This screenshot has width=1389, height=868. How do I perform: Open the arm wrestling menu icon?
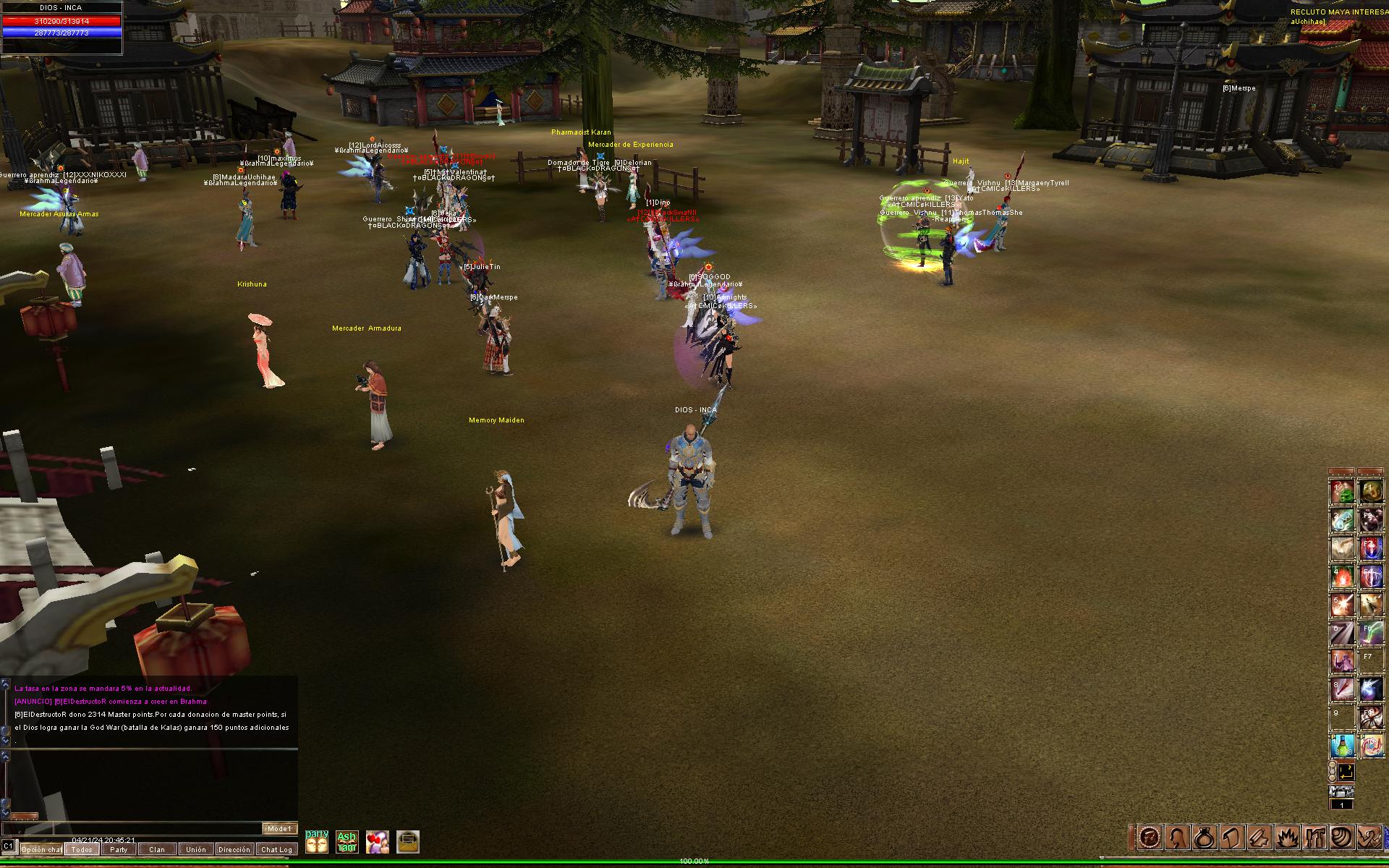tap(1369, 838)
